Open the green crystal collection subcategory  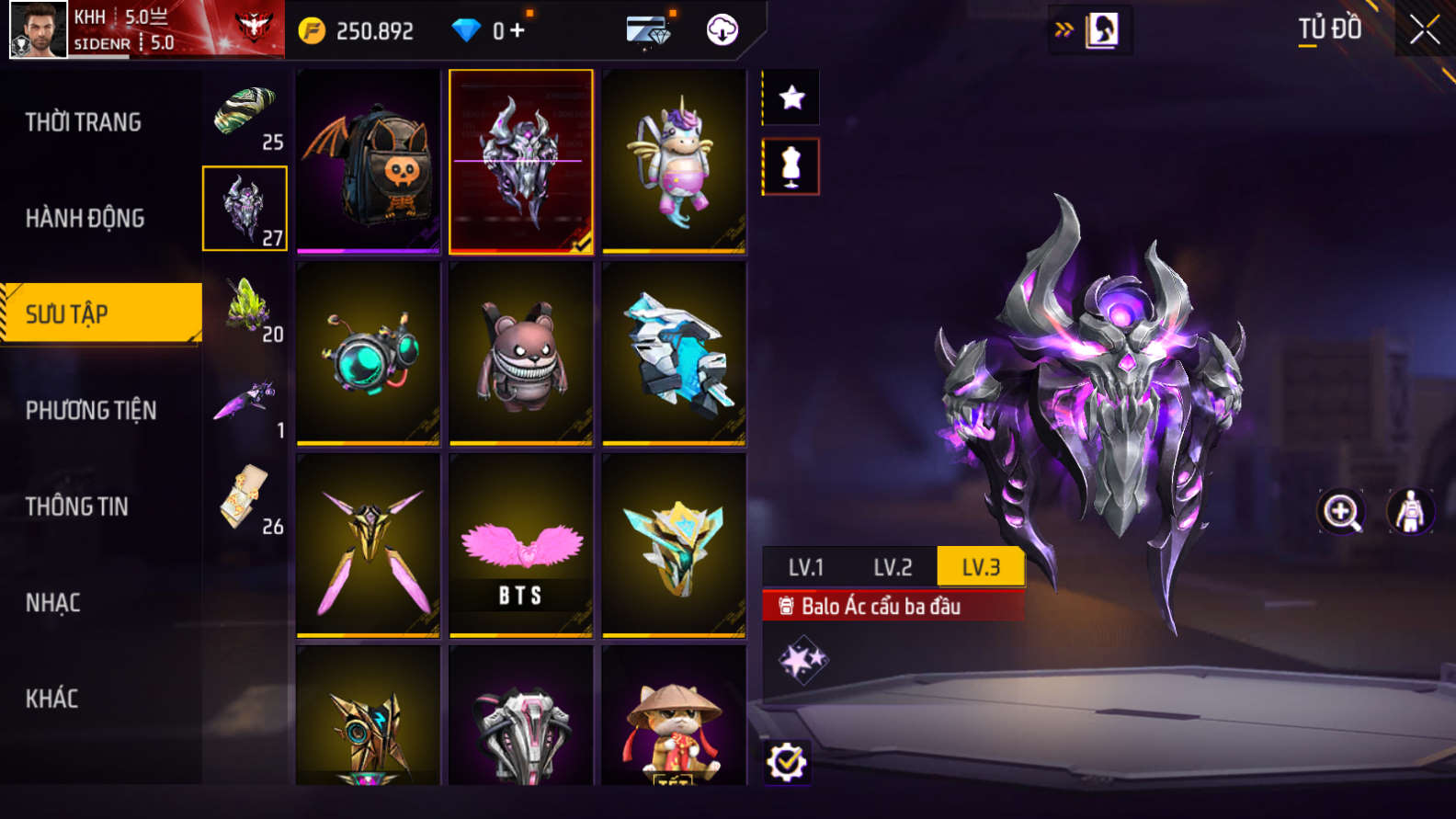(245, 306)
